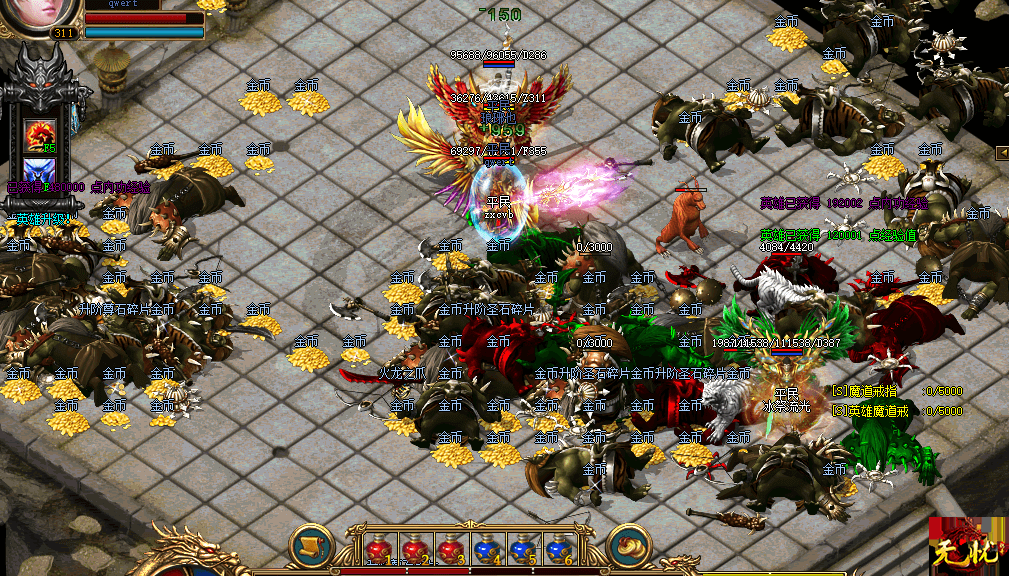The image size is (1009, 576).
Task: Expand the small arrow tab on right edge
Action: click(1001, 152)
